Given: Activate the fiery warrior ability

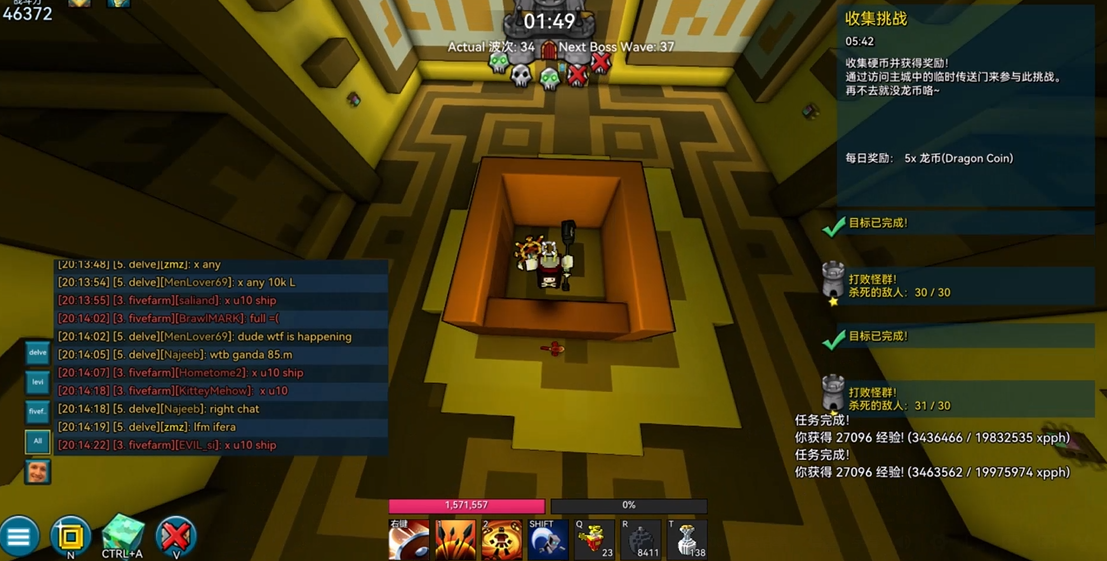Looking at the screenshot, I should coord(501,540).
